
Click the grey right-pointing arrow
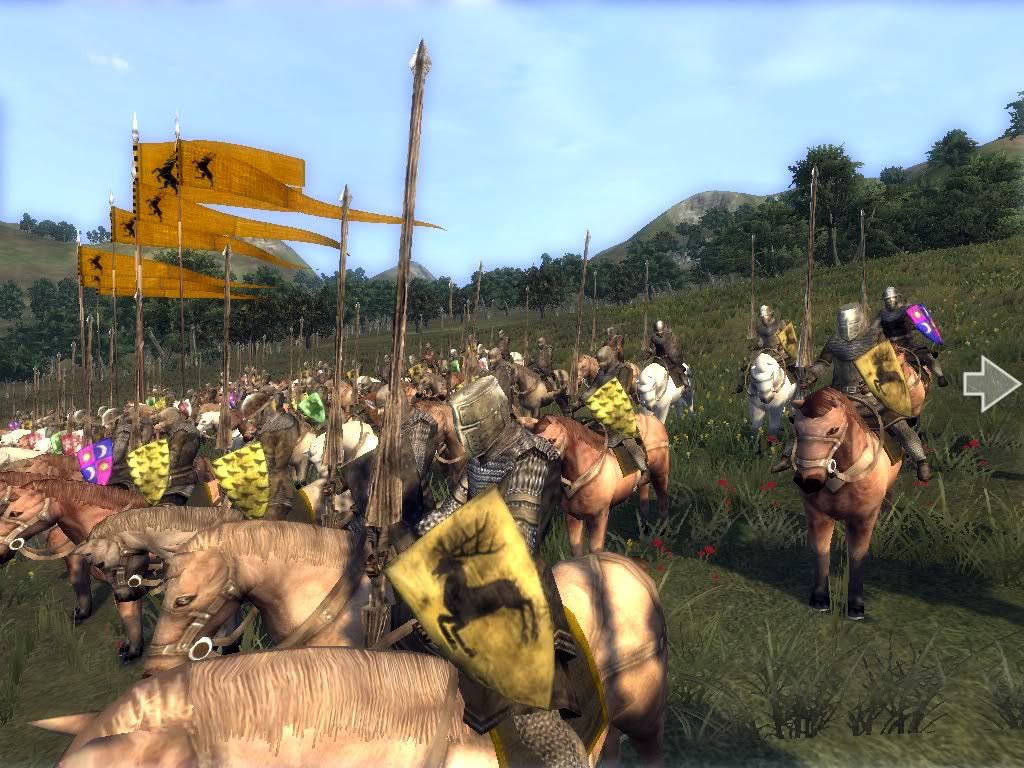(x=991, y=385)
